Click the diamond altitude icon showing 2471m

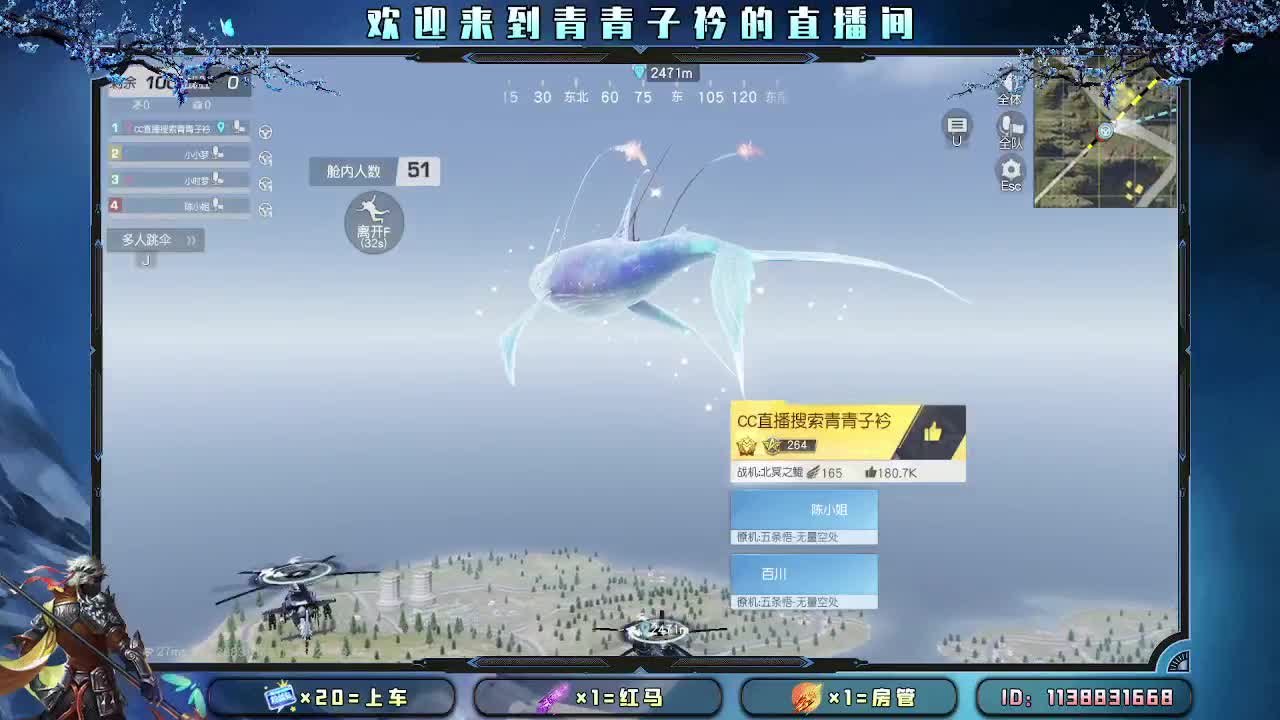click(x=638, y=72)
